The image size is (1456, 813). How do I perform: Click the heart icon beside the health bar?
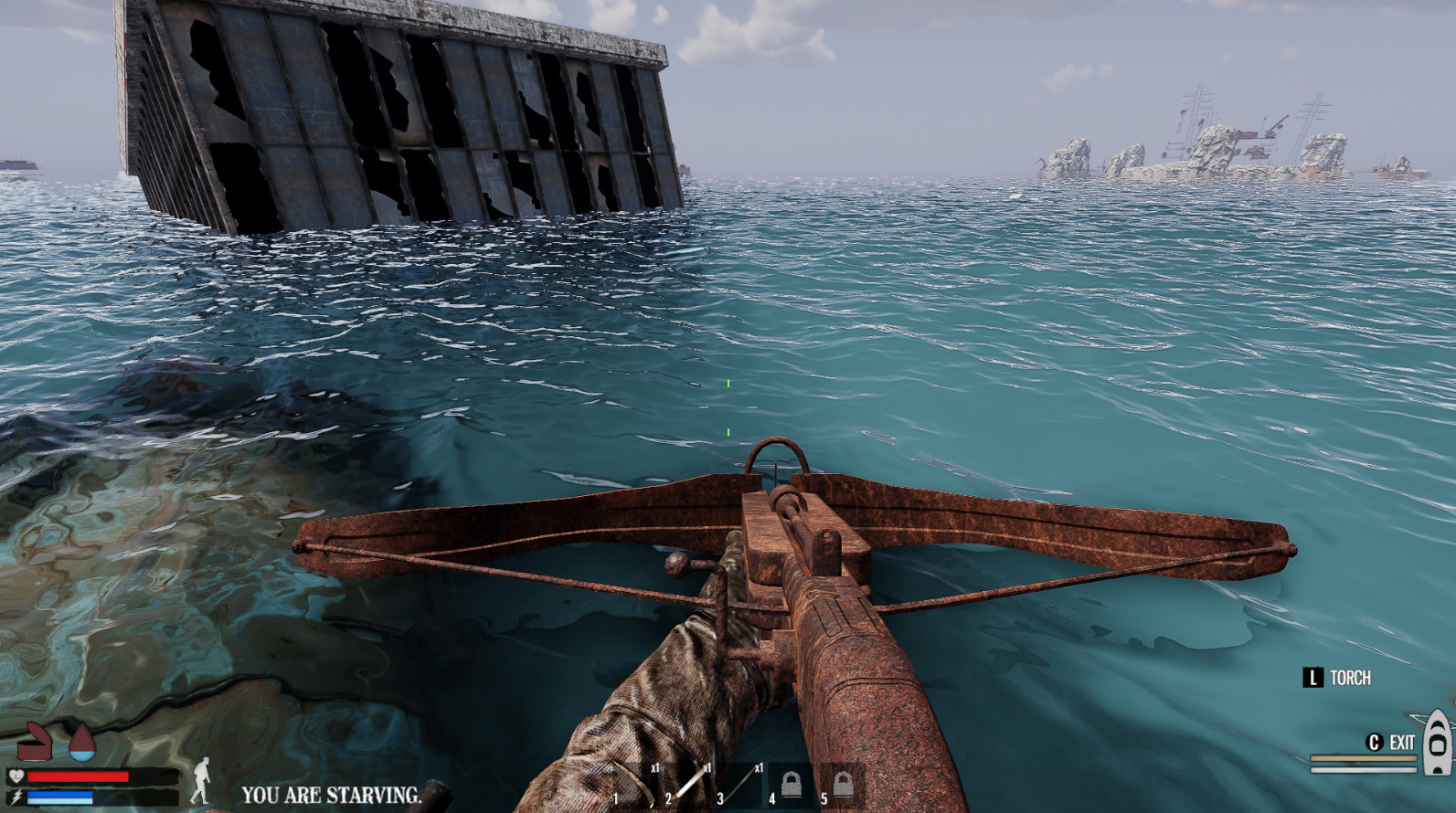(16, 776)
